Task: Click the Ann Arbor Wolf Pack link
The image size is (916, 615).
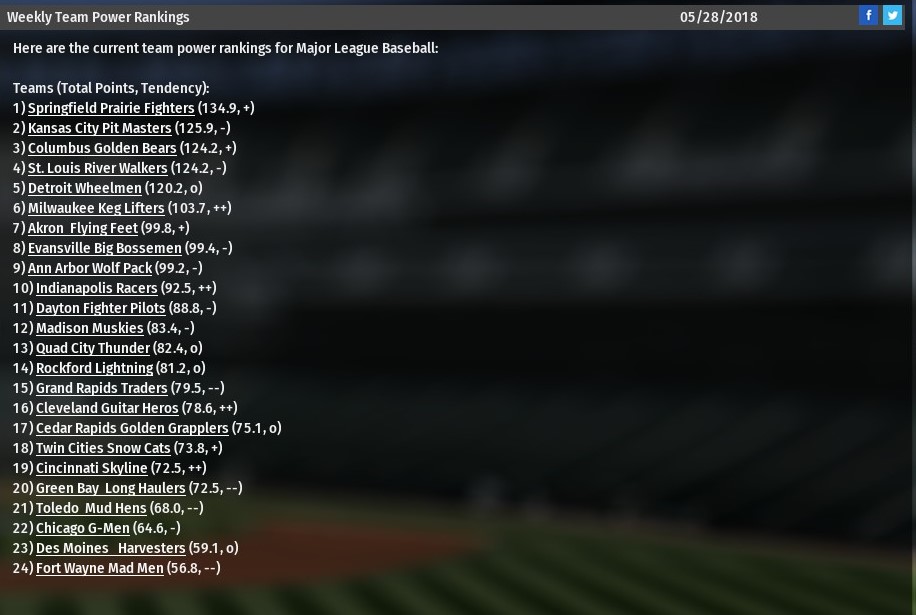Action: coord(90,268)
